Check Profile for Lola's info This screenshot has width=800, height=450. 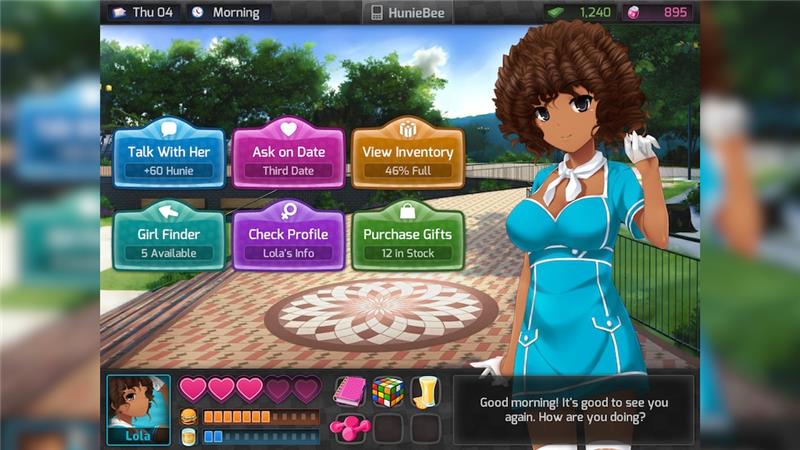tap(288, 239)
